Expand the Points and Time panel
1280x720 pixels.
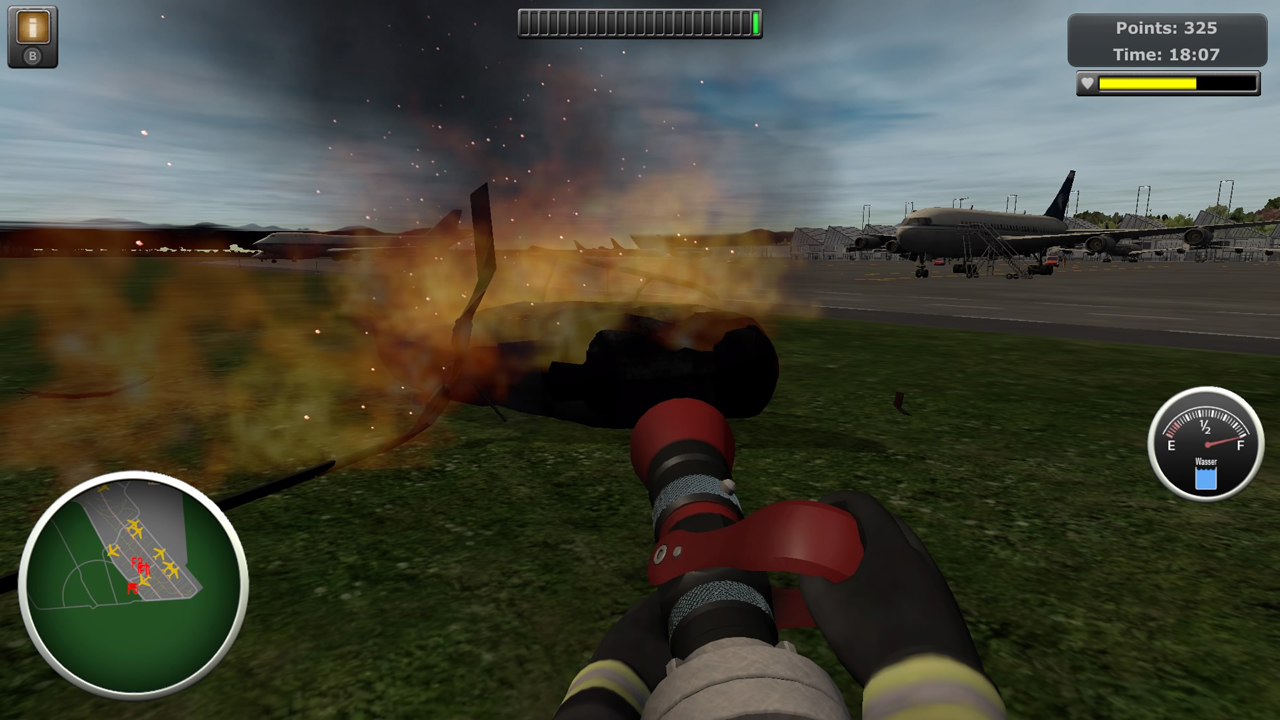1168,41
